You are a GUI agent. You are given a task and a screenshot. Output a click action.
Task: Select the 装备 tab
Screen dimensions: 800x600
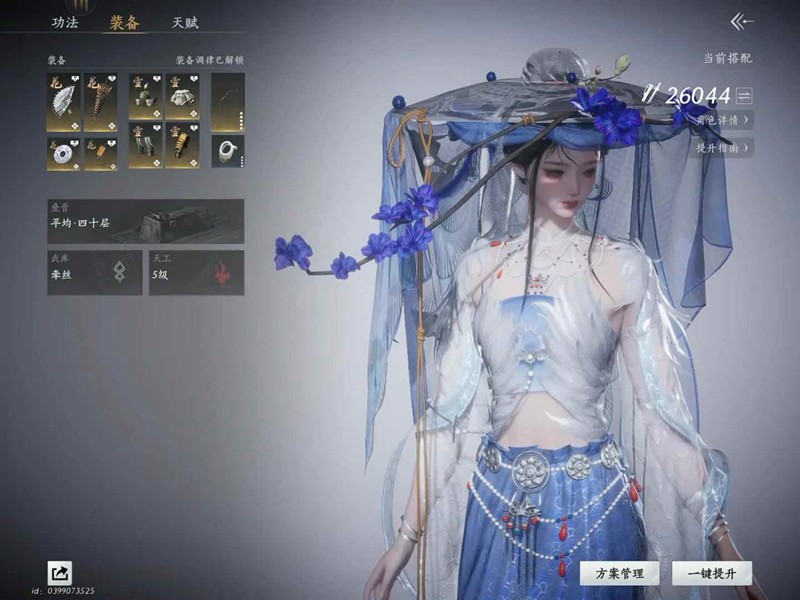[x=124, y=22]
